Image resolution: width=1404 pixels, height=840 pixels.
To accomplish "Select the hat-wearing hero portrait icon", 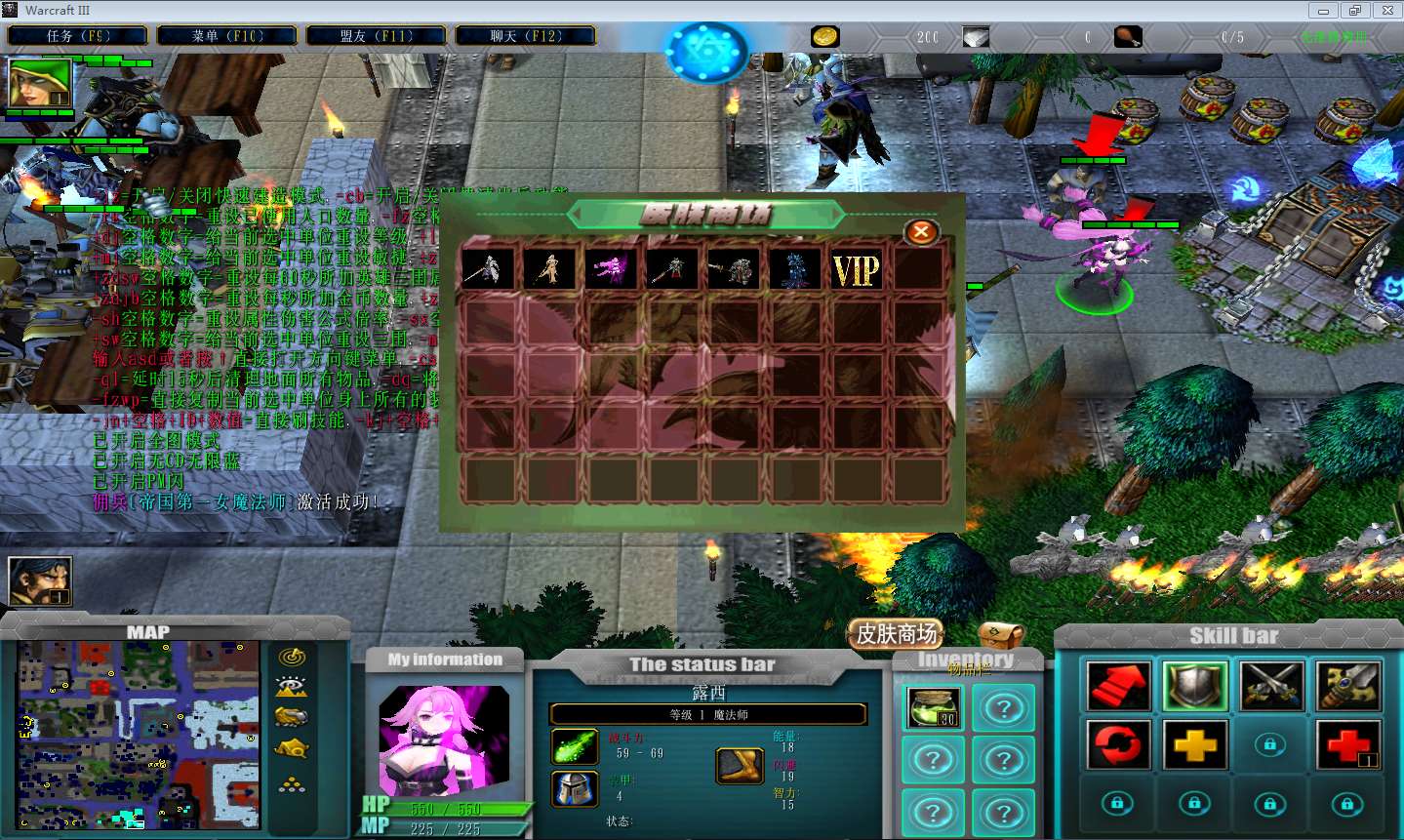I will [40, 84].
